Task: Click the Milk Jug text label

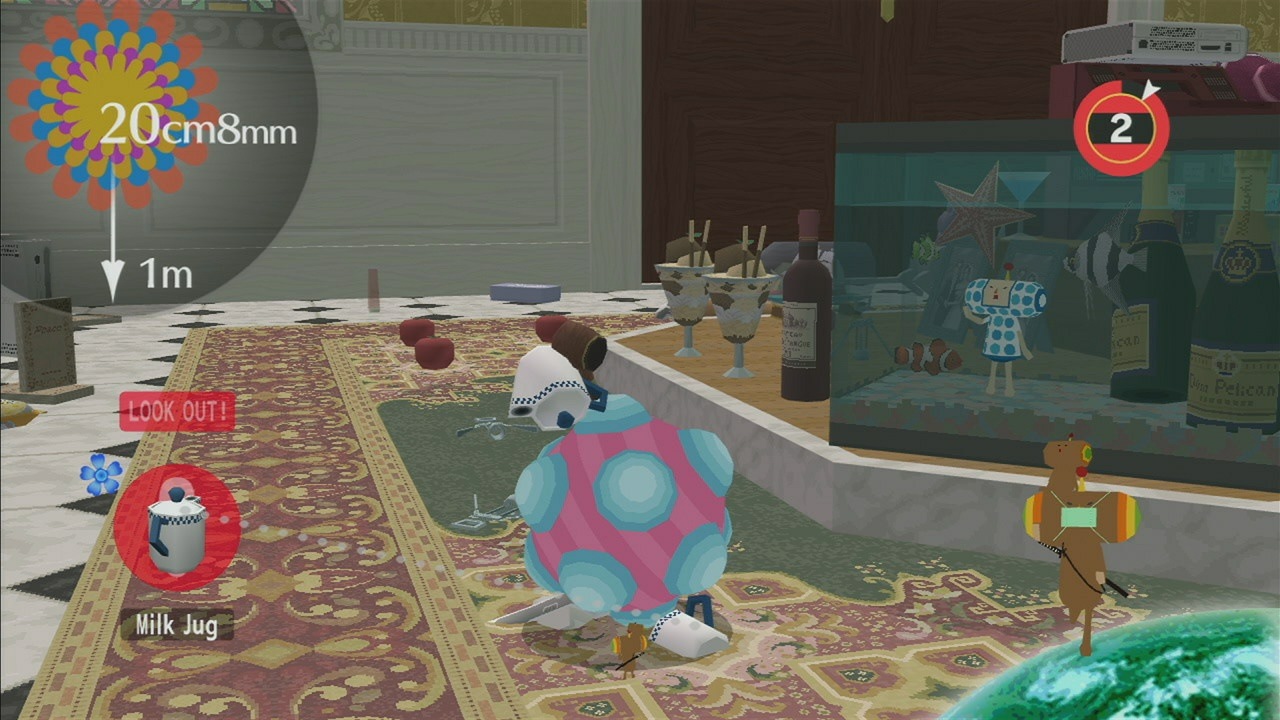Action: [177, 625]
